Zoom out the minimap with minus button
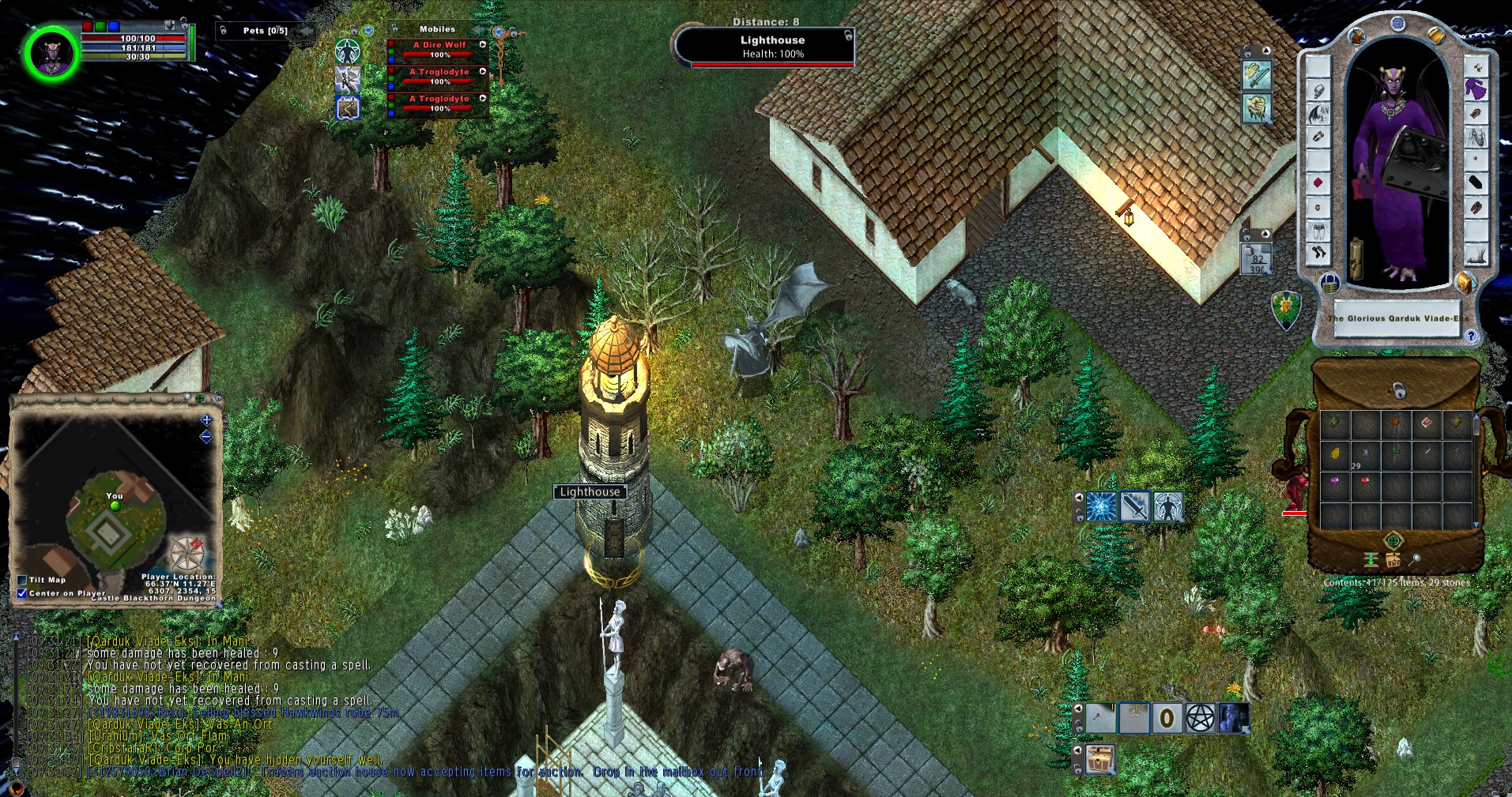 click(x=206, y=437)
